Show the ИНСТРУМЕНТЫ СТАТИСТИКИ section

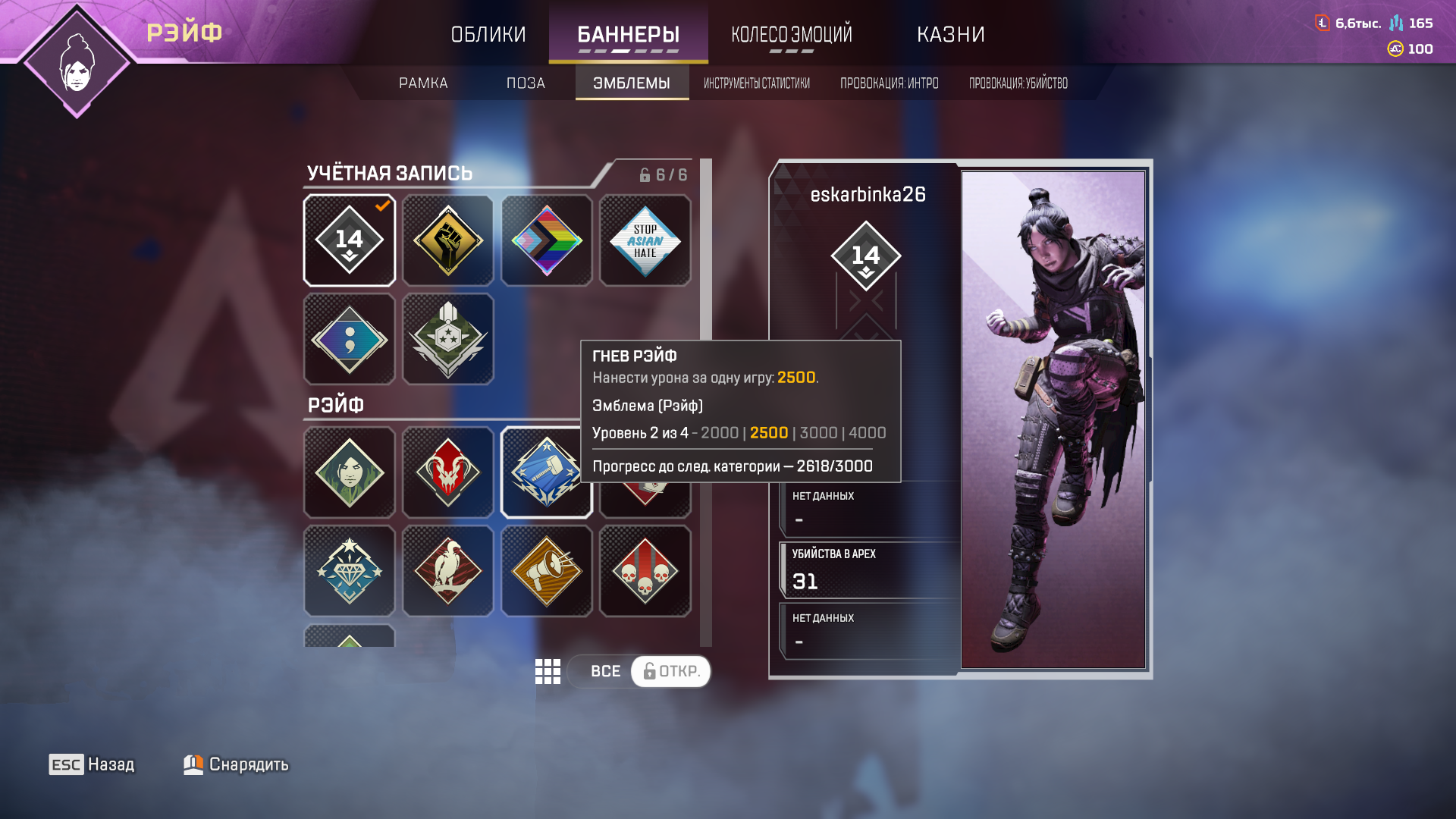pyautogui.click(x=756, y=83)
